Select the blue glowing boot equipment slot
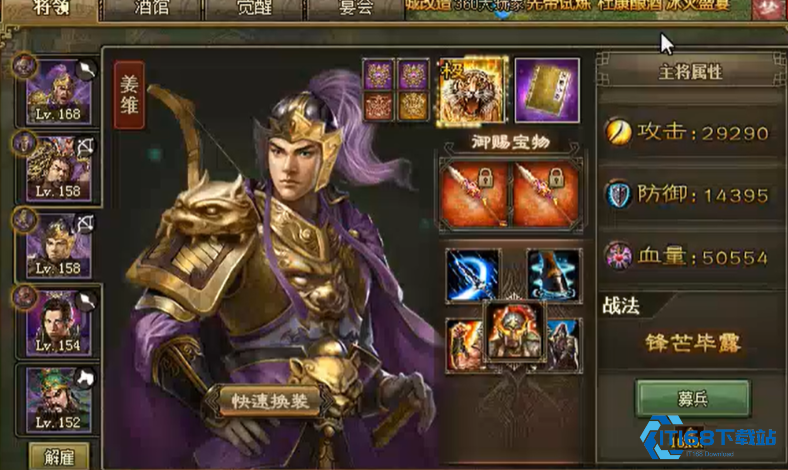 [x=553, y=275]
